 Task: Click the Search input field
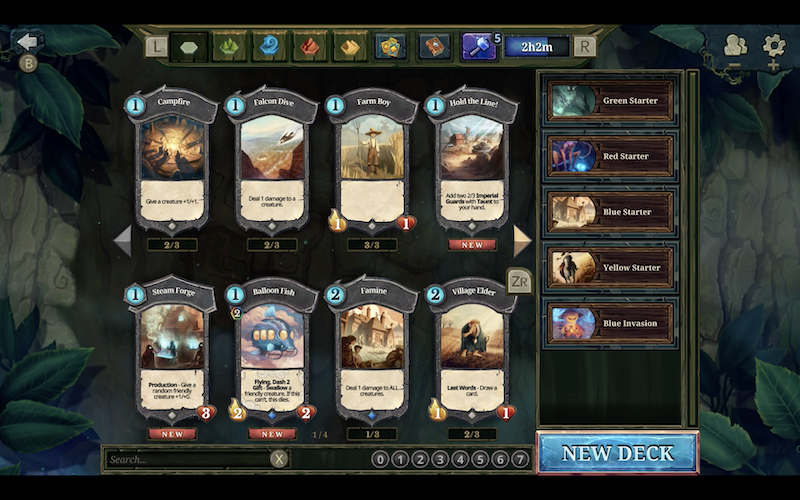(187, 459)
